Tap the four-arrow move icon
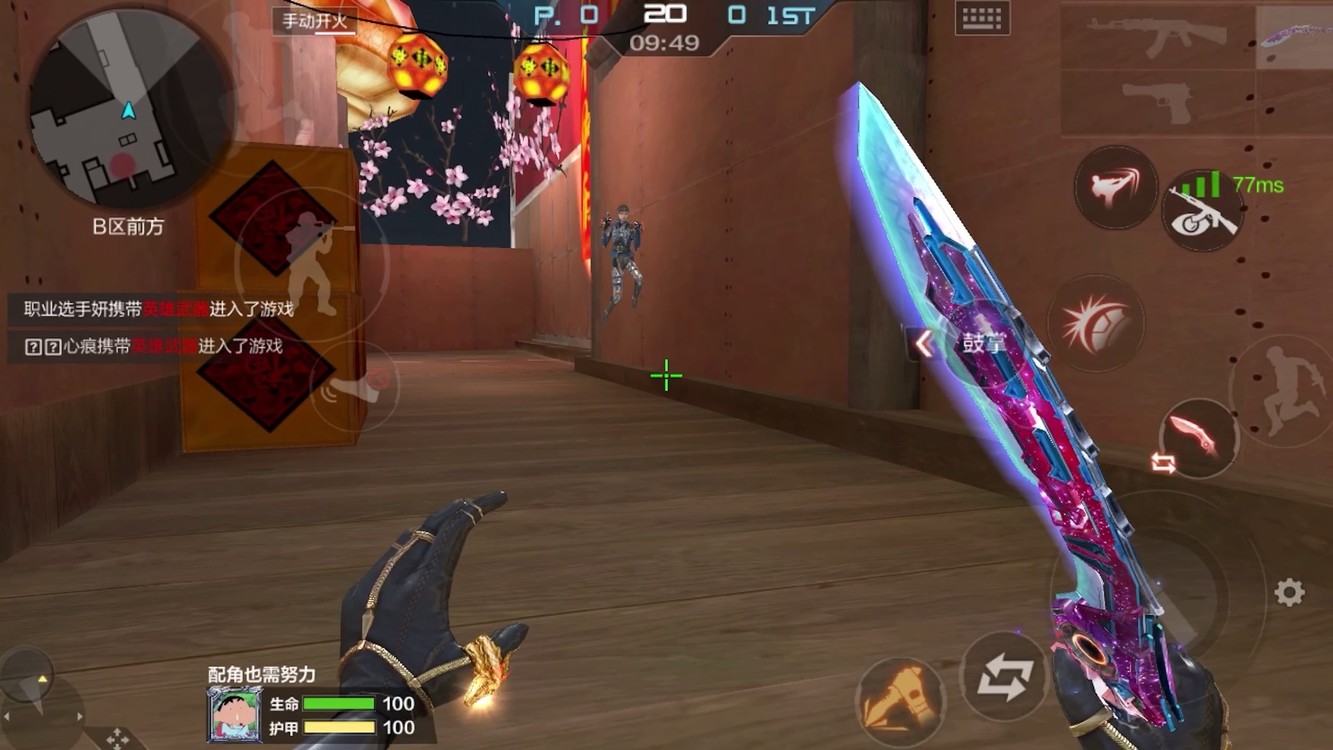1333x750 pixels. (117, 739)
